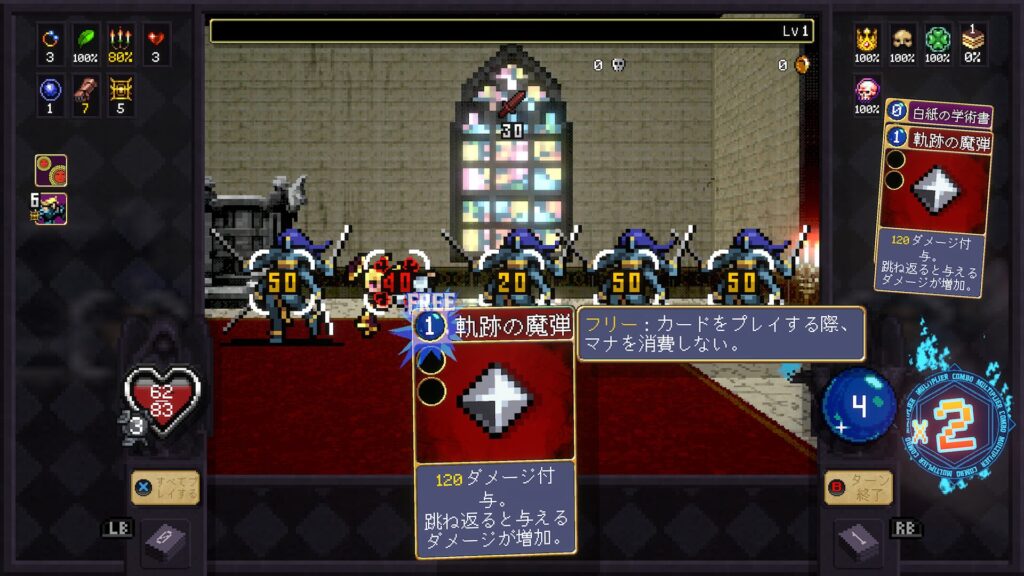Select the 白紙の学術書 card in the queue
1024x576 pixels.
click(938, 115)
